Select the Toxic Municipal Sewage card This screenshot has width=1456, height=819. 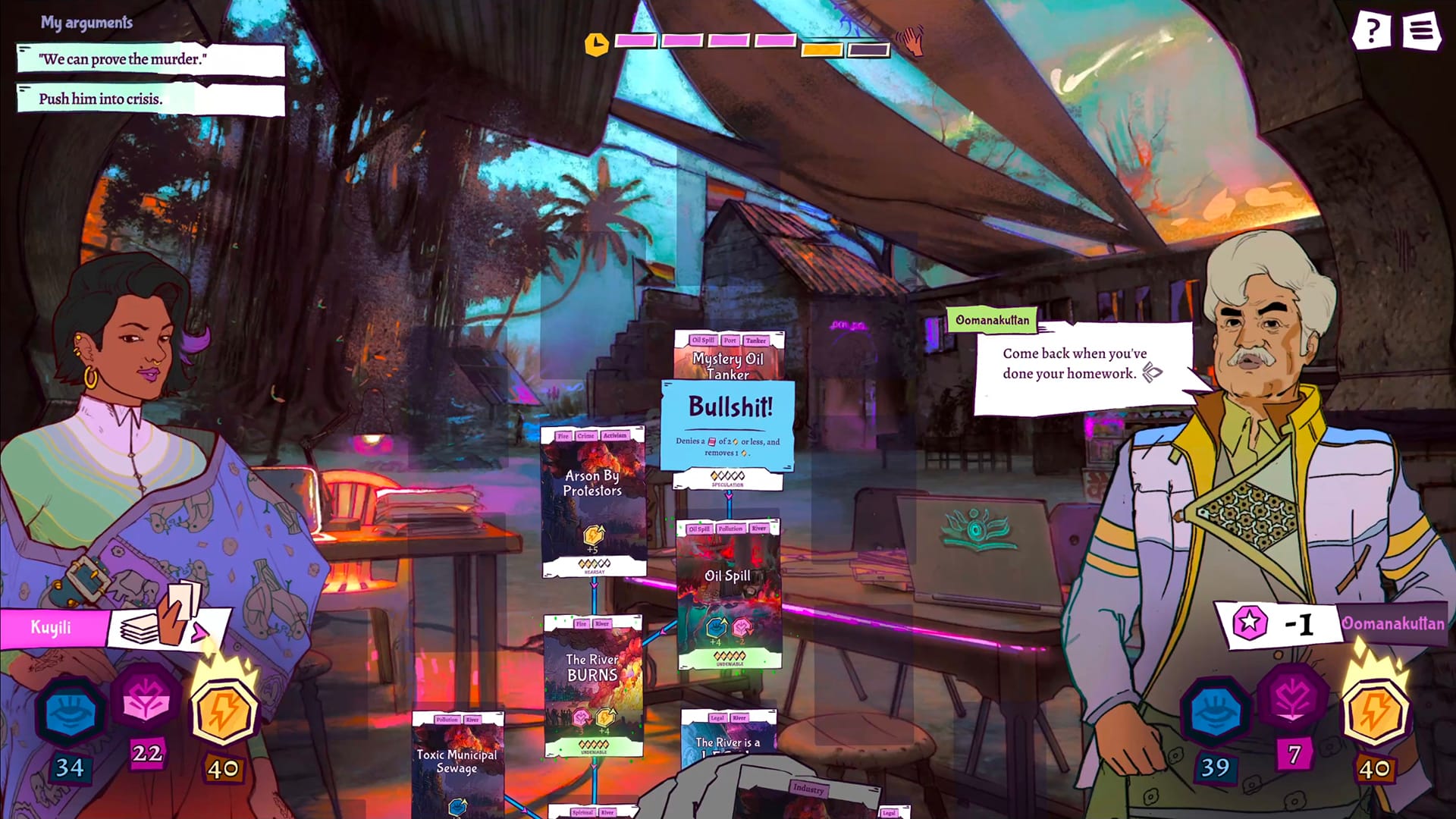point(457,762)
